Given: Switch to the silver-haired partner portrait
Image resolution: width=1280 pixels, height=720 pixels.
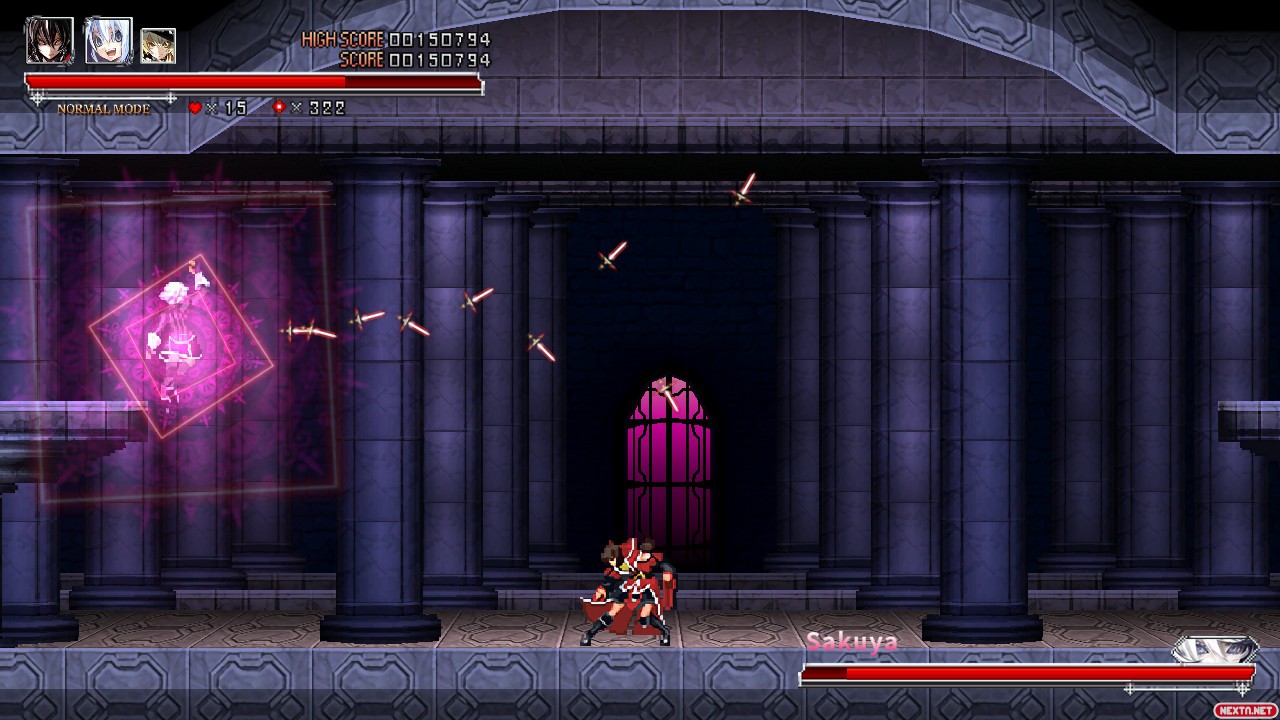Looking at the screenshot, I should [108, 41].
